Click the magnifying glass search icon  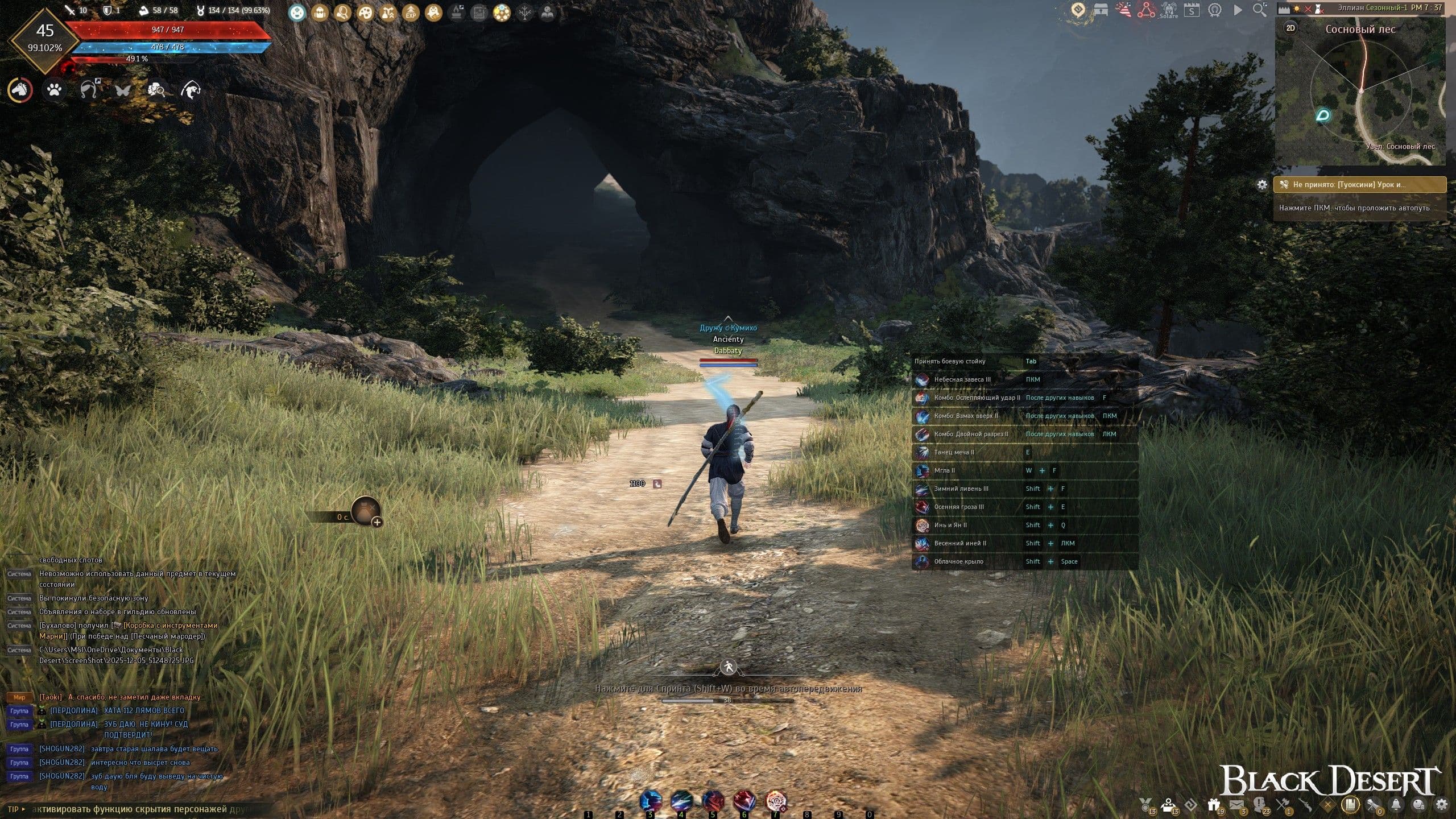coord(1260,10)
